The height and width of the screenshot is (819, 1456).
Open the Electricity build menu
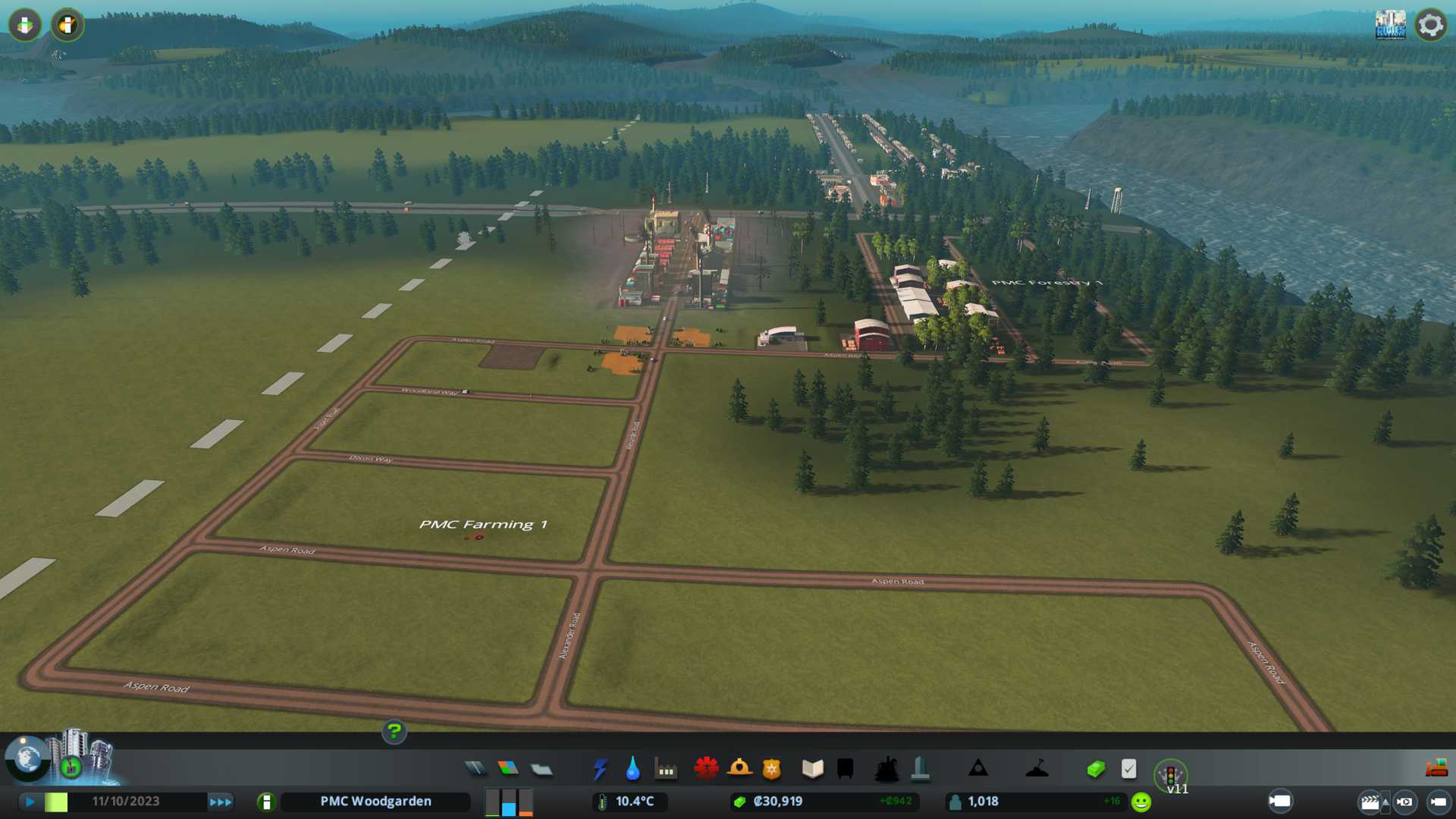pos(600,769)
